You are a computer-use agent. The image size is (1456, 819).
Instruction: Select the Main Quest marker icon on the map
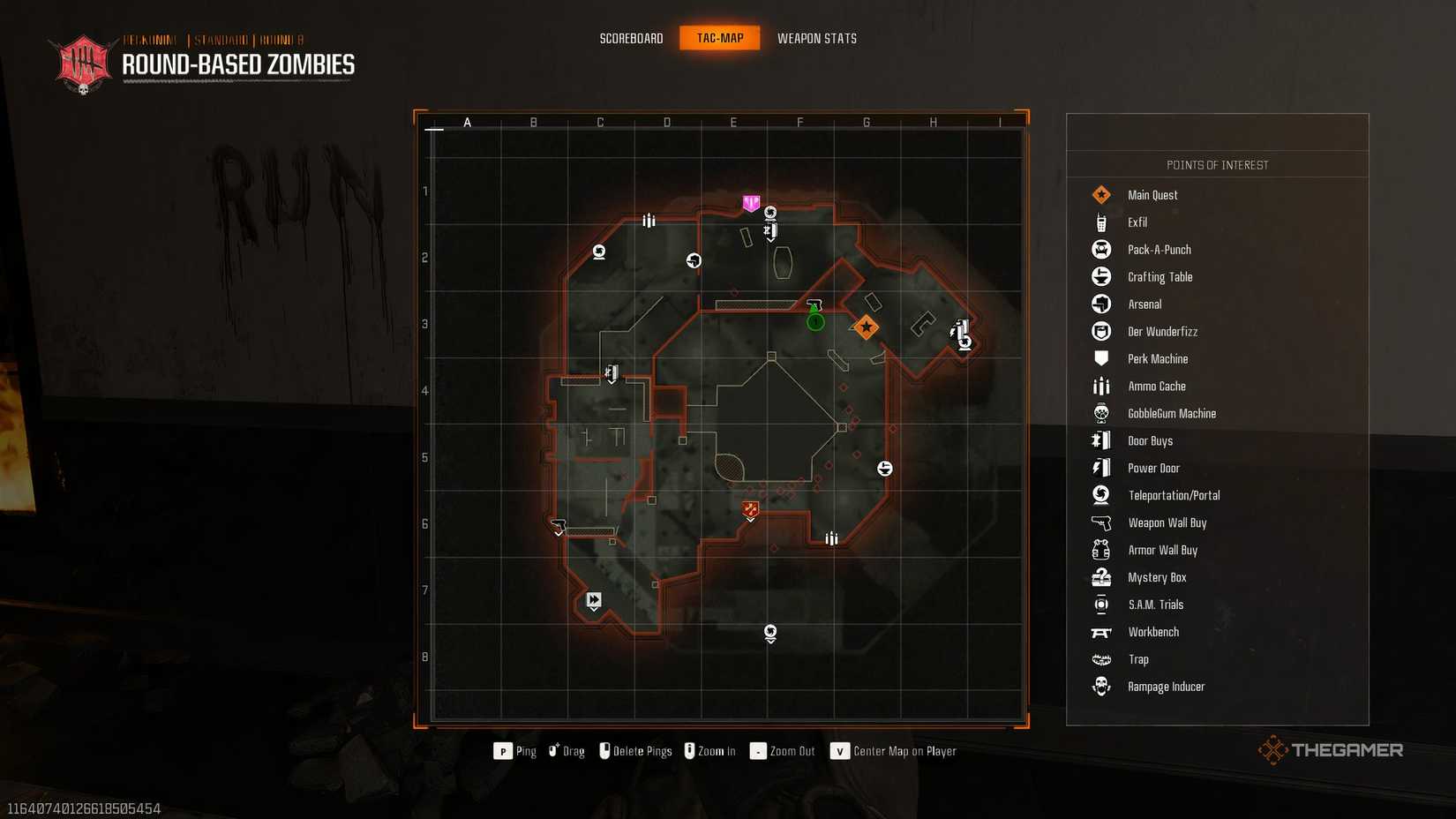(866, 327)
